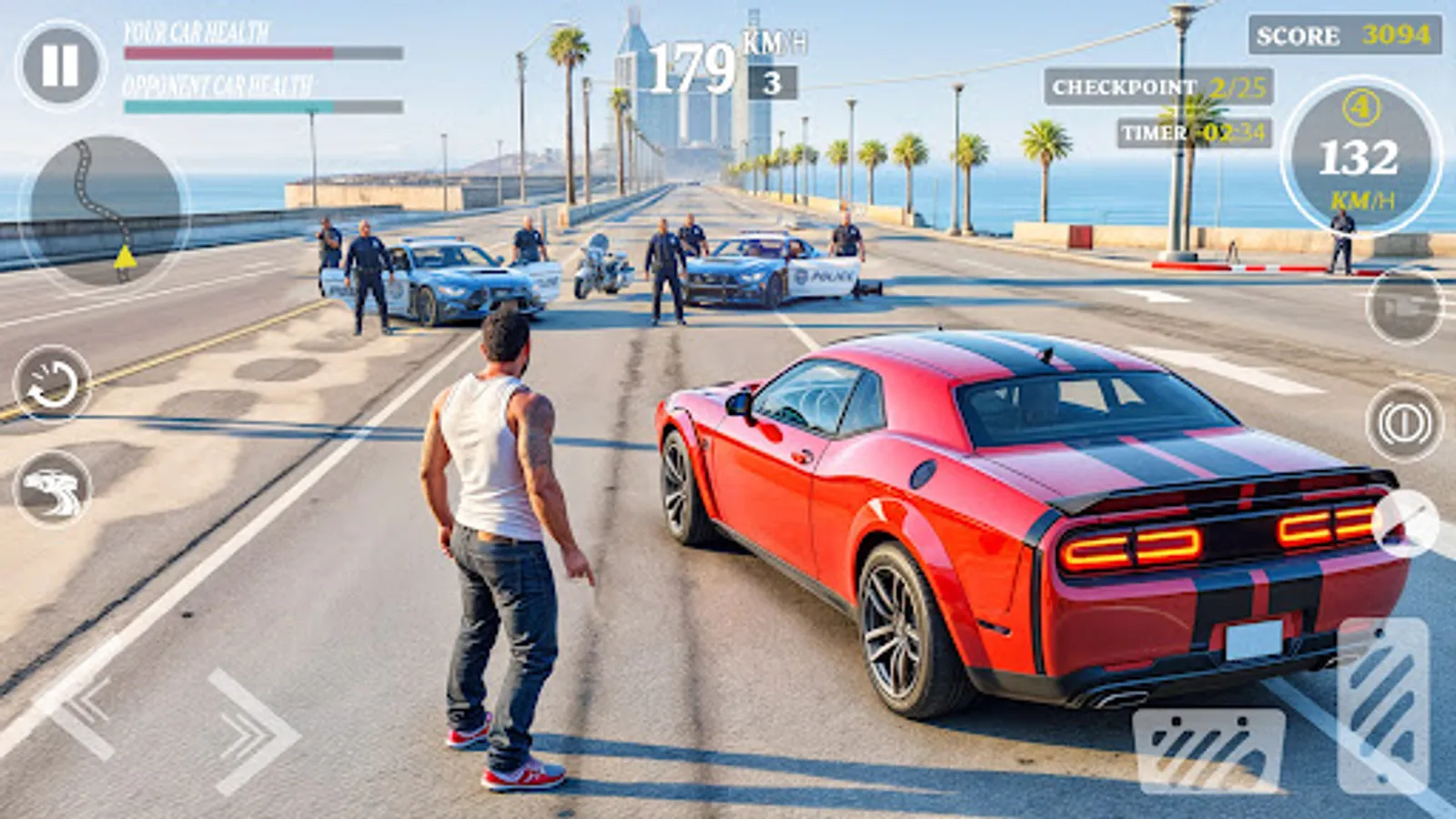
Task: Tap the gear indicator circle showing 4
Action: [x=1360, y=109]
